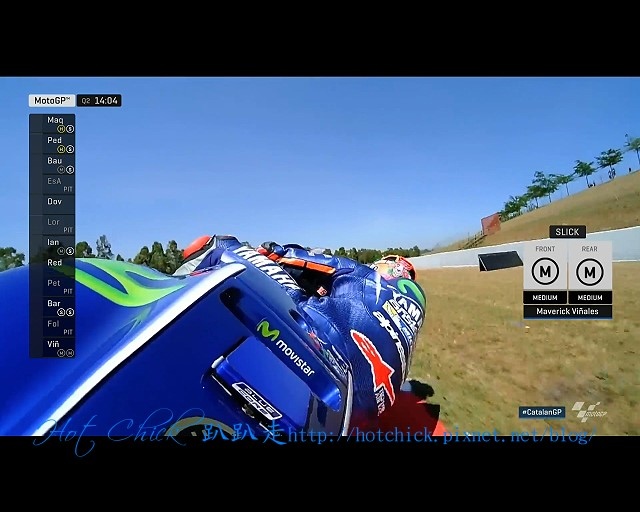Click the EsA rider row marked PIT
The height and width of the screenshot is (512, 640).
53,185
